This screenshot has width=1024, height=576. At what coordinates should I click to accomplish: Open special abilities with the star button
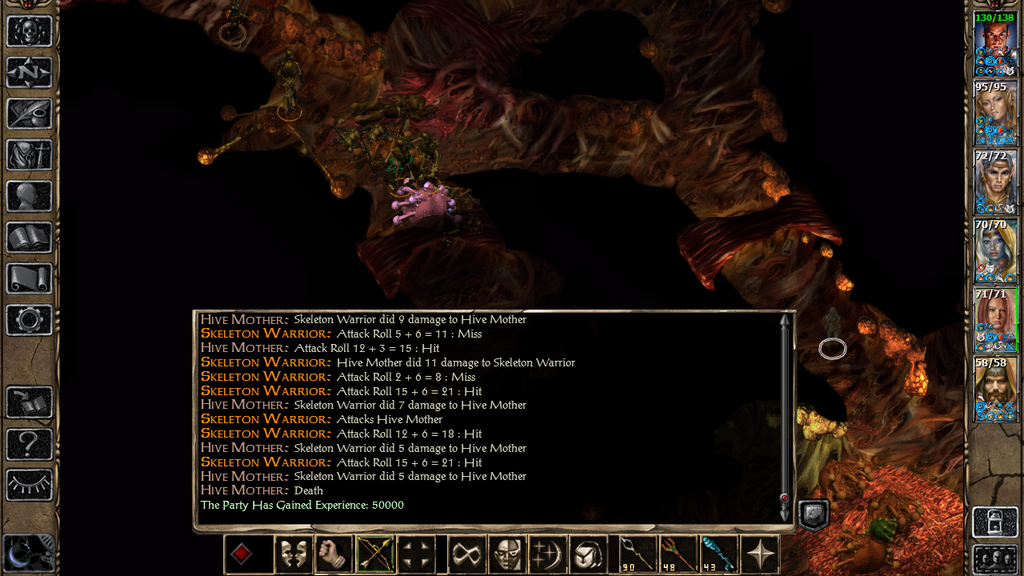760,554
